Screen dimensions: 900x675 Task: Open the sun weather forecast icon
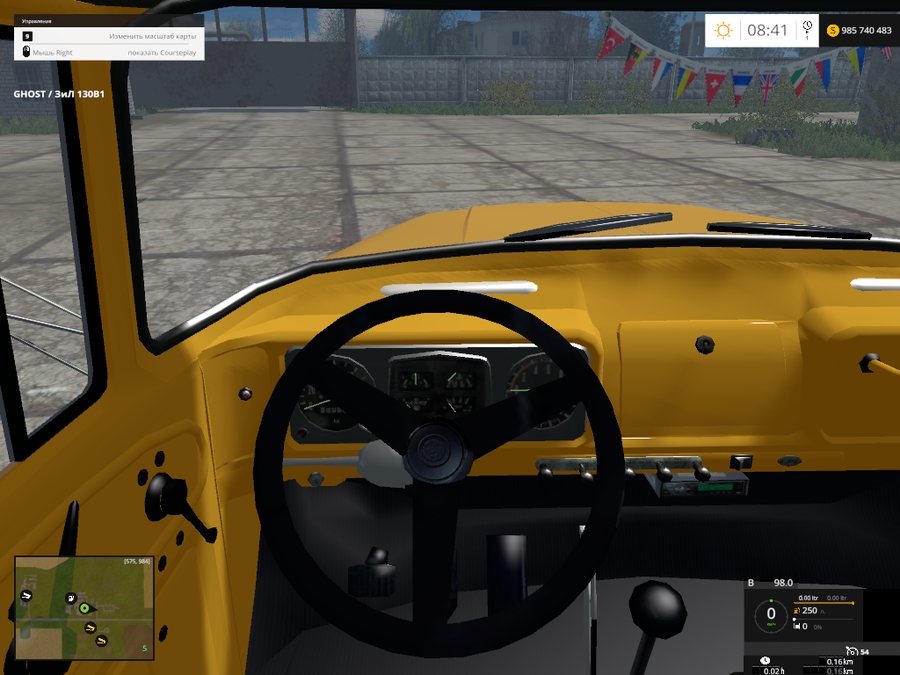[x=723, y=30]
